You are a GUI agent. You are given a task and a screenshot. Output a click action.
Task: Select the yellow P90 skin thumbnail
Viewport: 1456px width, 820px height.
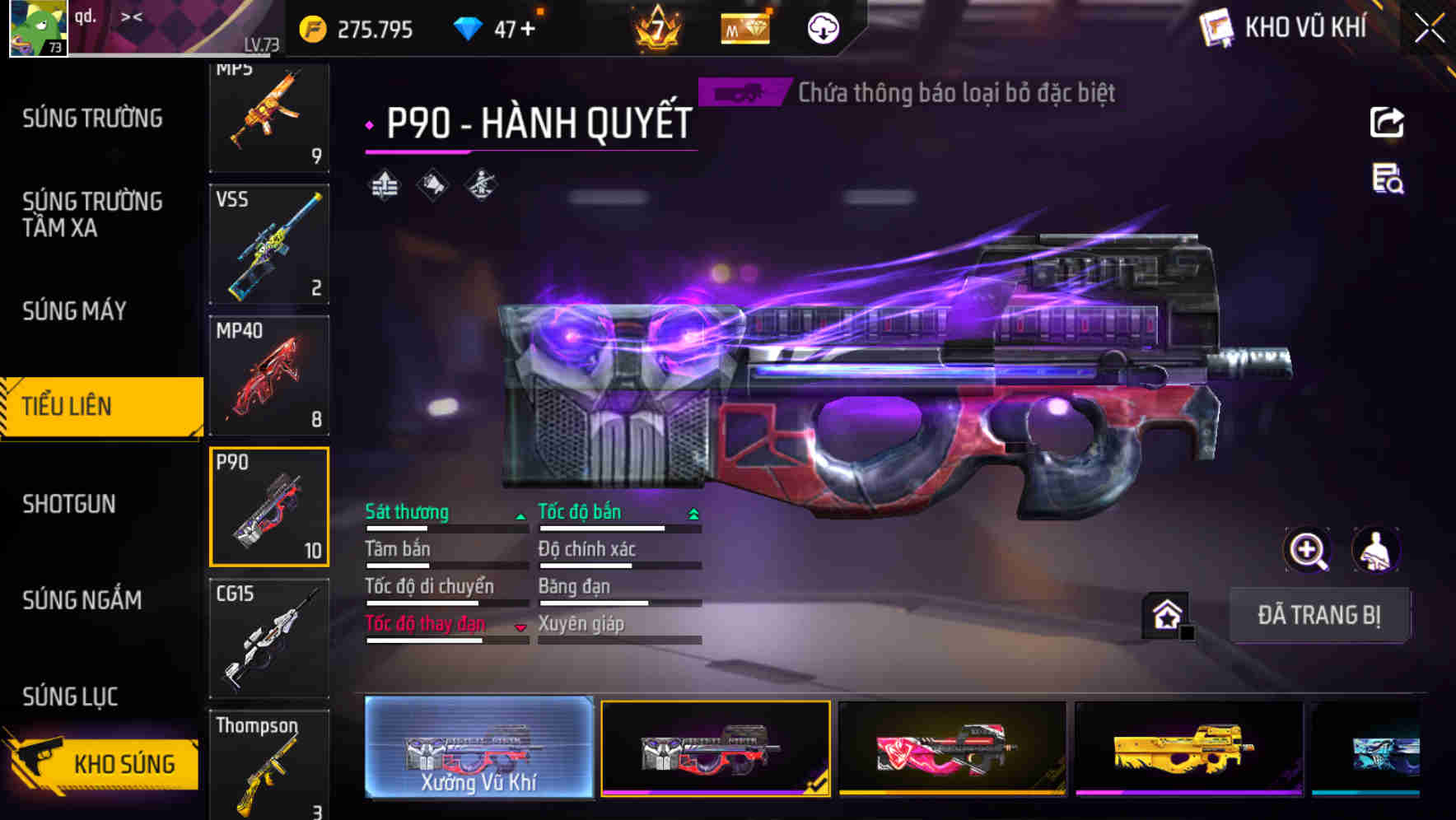pos(1189,748)
